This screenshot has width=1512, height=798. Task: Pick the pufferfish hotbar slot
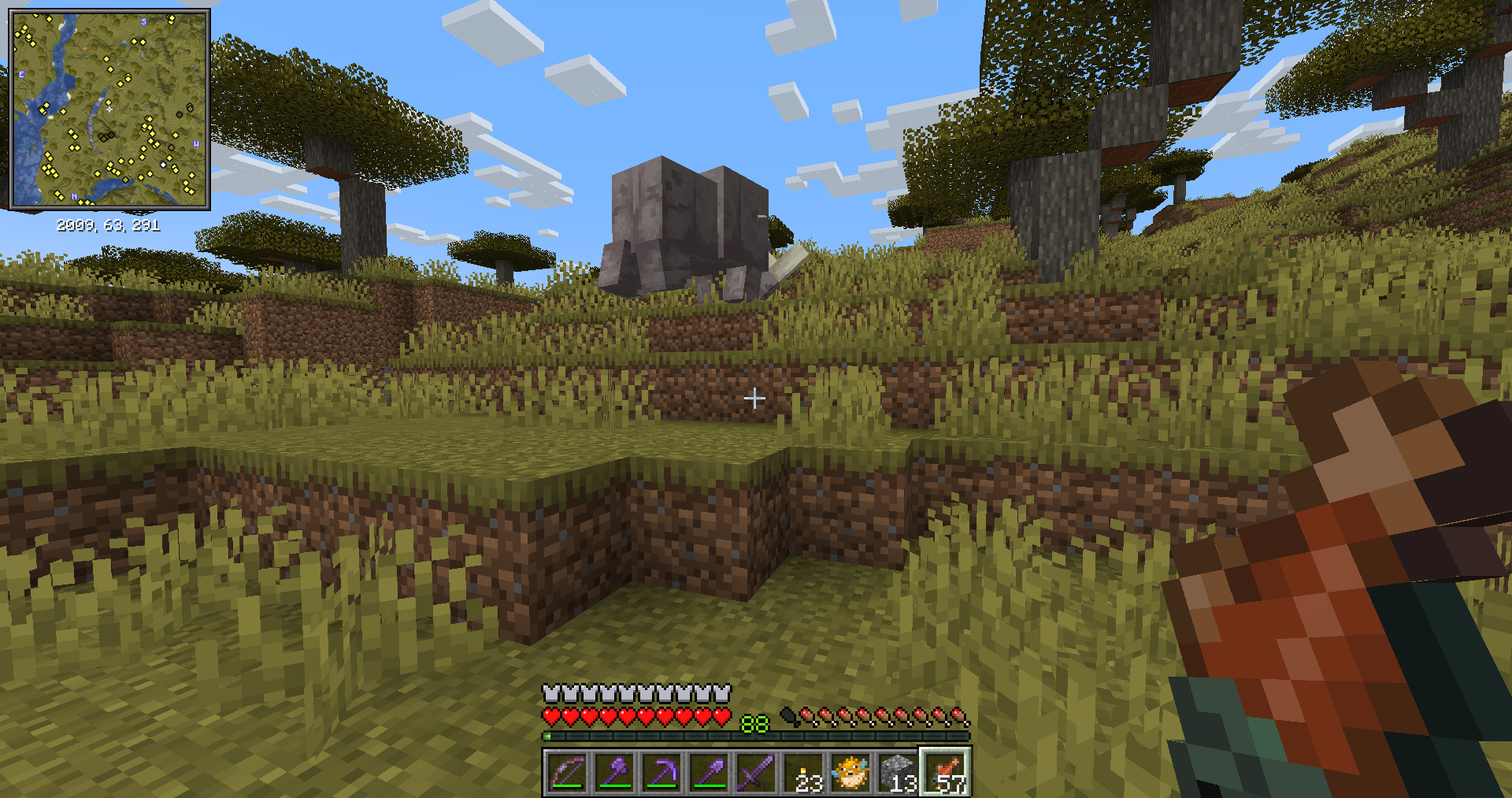851,772
